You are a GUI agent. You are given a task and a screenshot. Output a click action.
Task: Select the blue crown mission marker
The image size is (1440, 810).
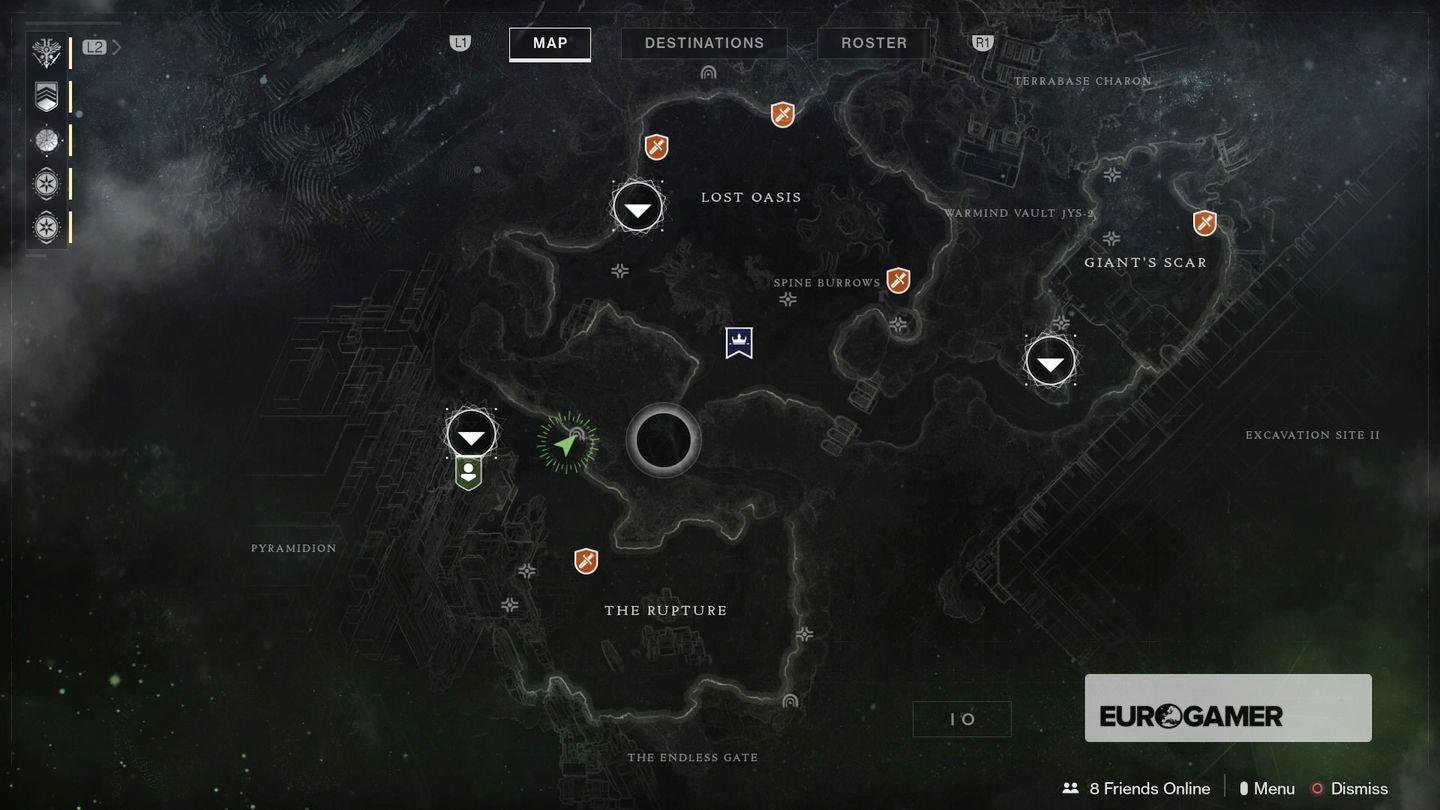pyautogui.click(x=739, y=342)
